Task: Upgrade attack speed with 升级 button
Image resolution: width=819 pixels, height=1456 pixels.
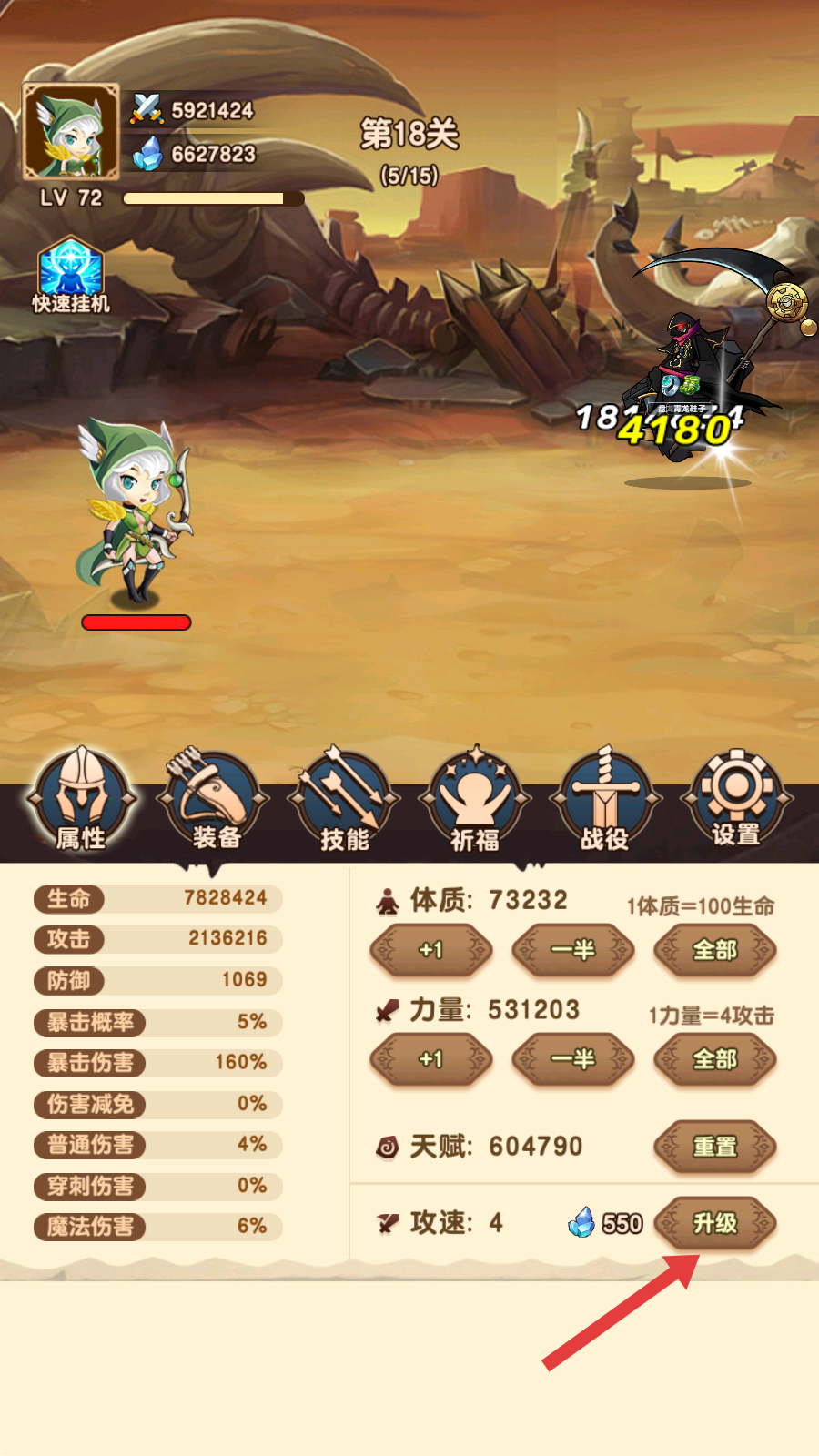Action: (715, 1223)
